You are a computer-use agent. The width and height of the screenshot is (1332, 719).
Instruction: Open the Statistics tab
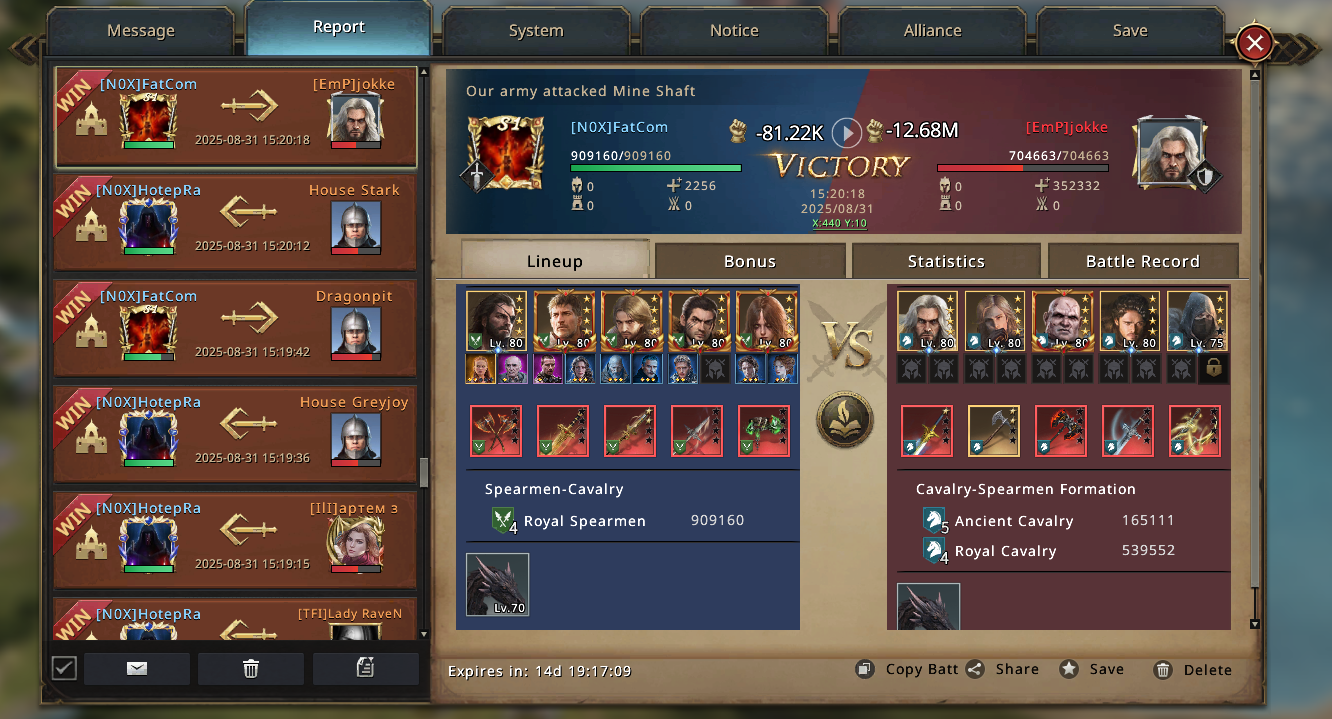click(946, 261)
